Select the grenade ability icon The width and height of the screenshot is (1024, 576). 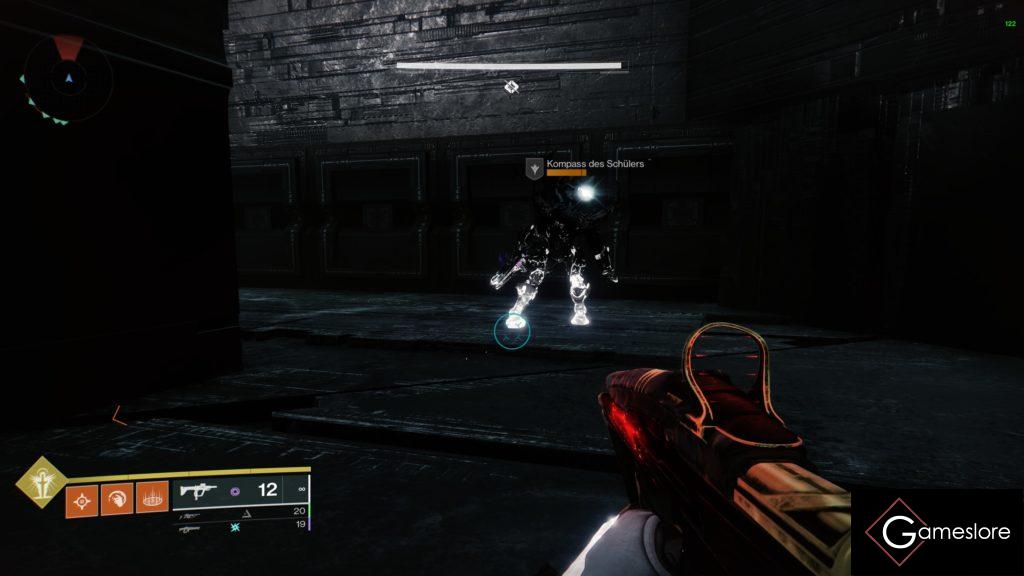click(x=82, y=497)
